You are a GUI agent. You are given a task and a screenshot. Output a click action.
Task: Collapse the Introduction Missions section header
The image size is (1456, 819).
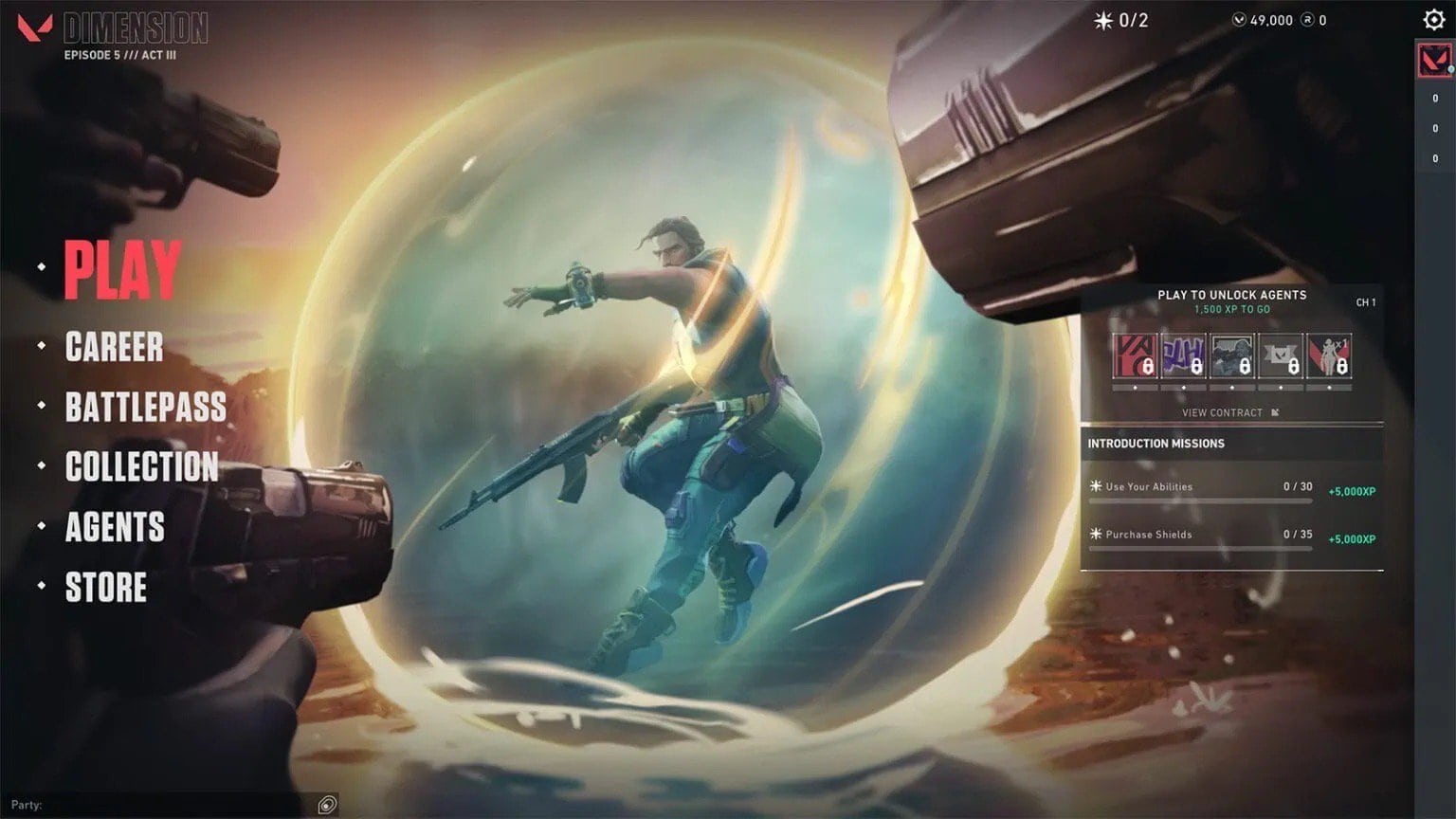pos(1157,443)
